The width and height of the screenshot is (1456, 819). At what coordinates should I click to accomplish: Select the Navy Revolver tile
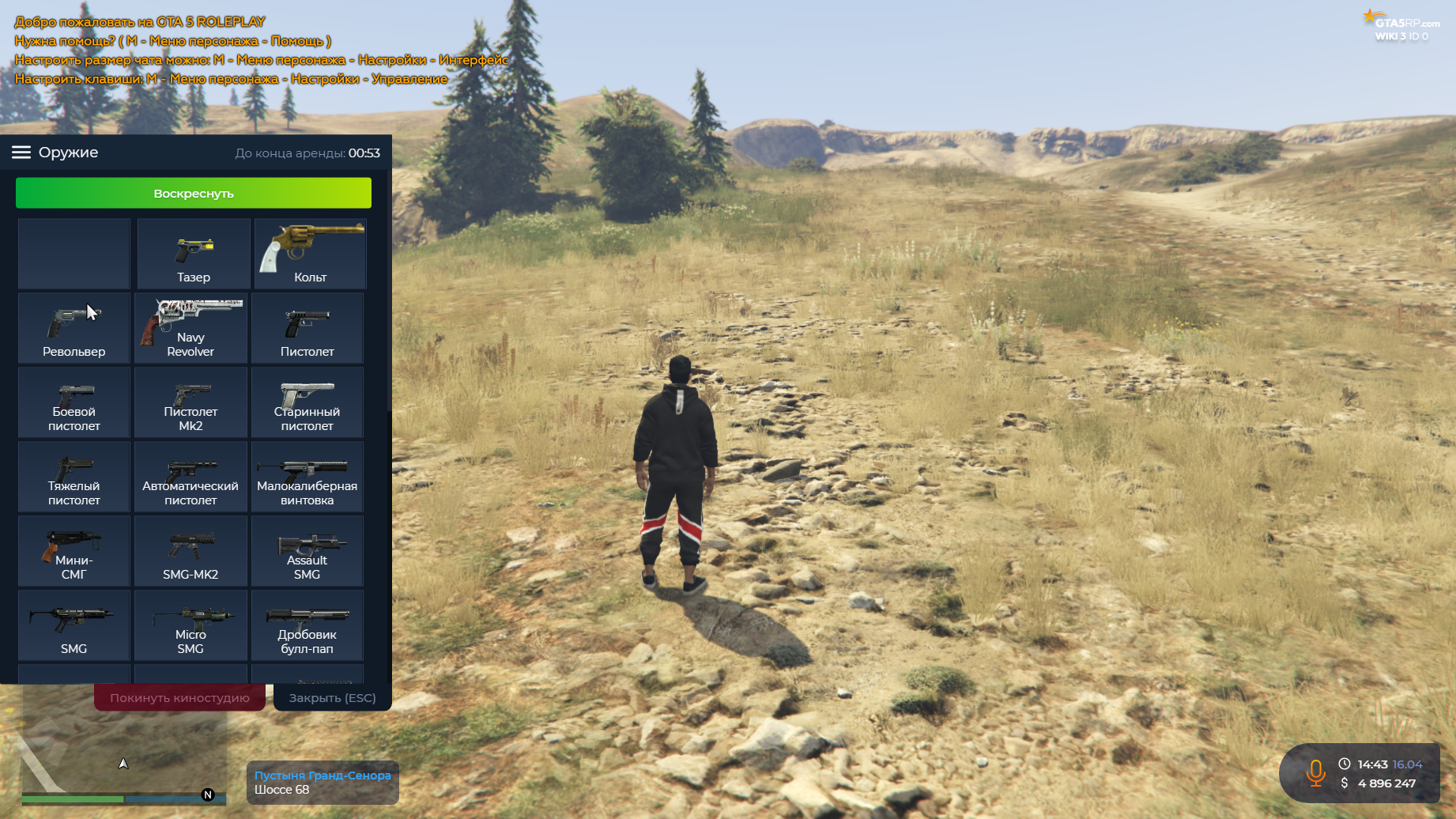[x=190, y=329]
